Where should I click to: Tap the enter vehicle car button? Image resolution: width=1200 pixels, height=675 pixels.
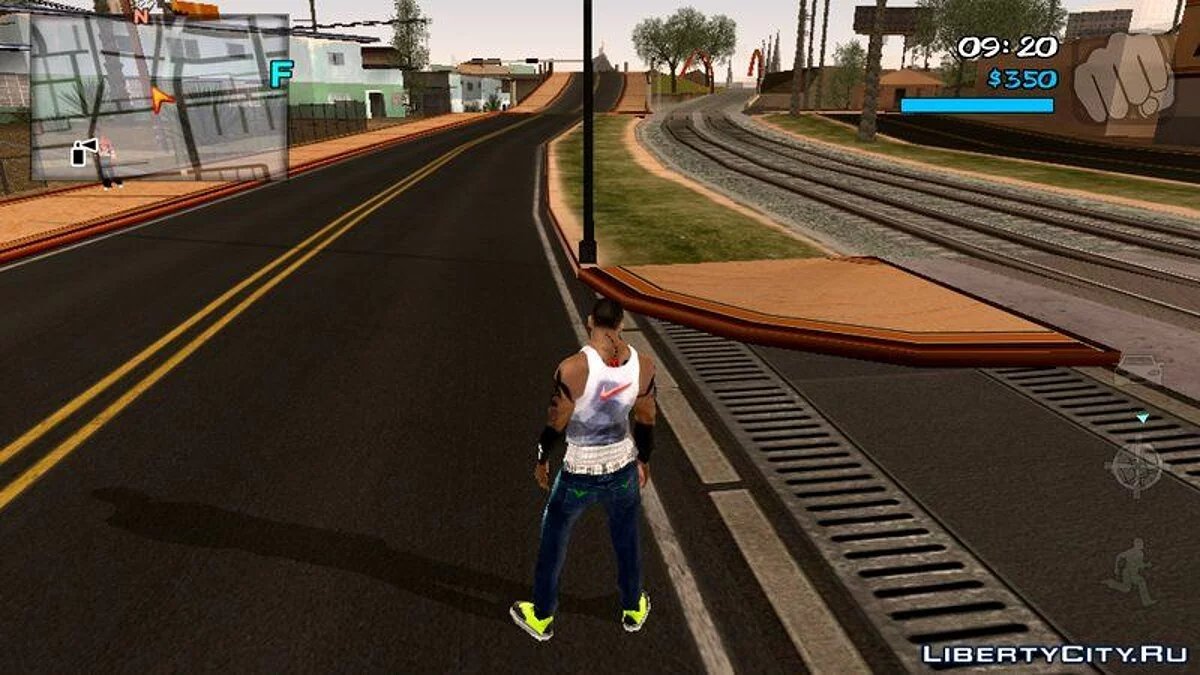[1139, 370]
